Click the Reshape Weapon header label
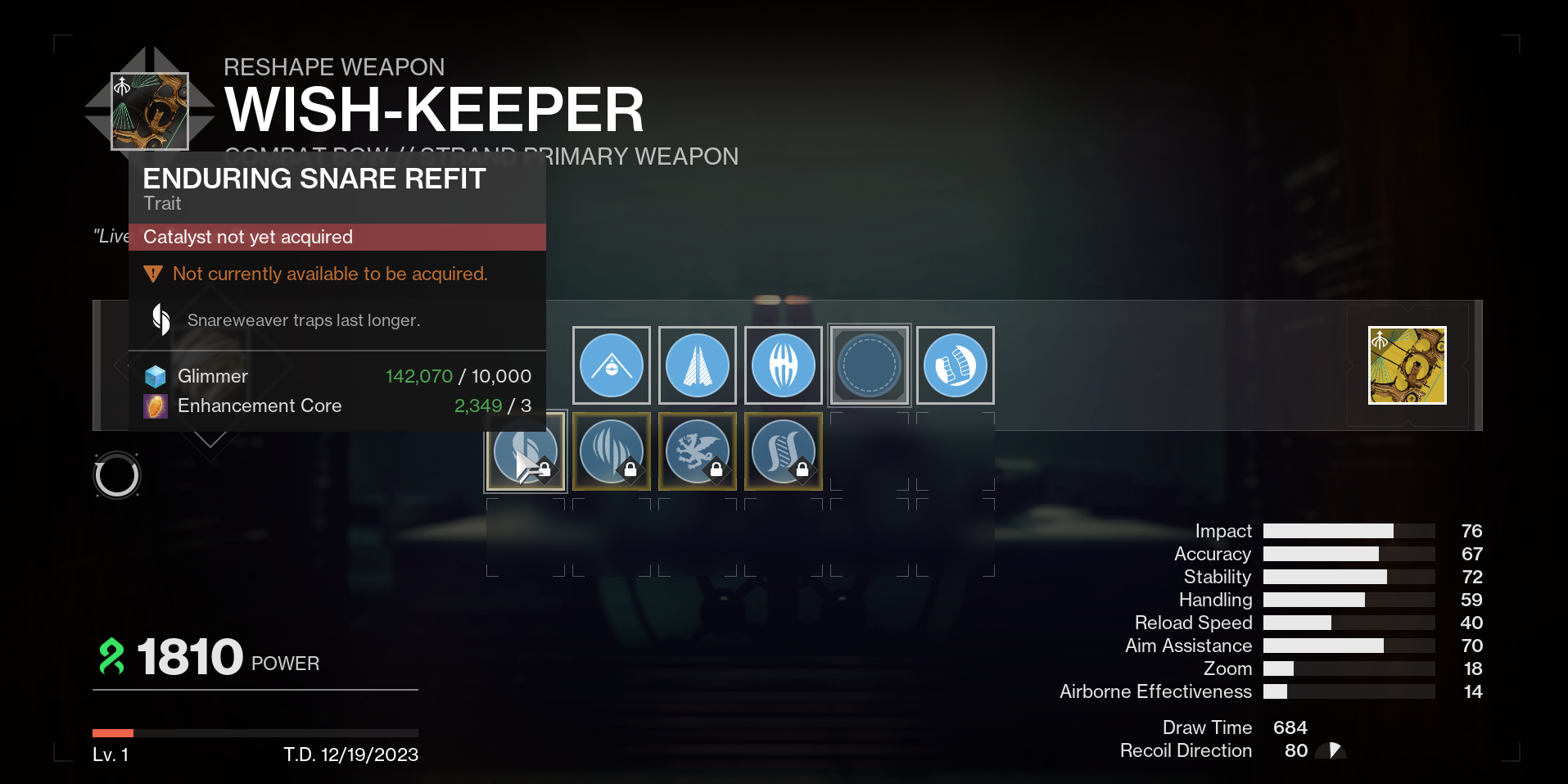Image resolution: width=1568 pixels, height=784 pixels. coord(335,67)
